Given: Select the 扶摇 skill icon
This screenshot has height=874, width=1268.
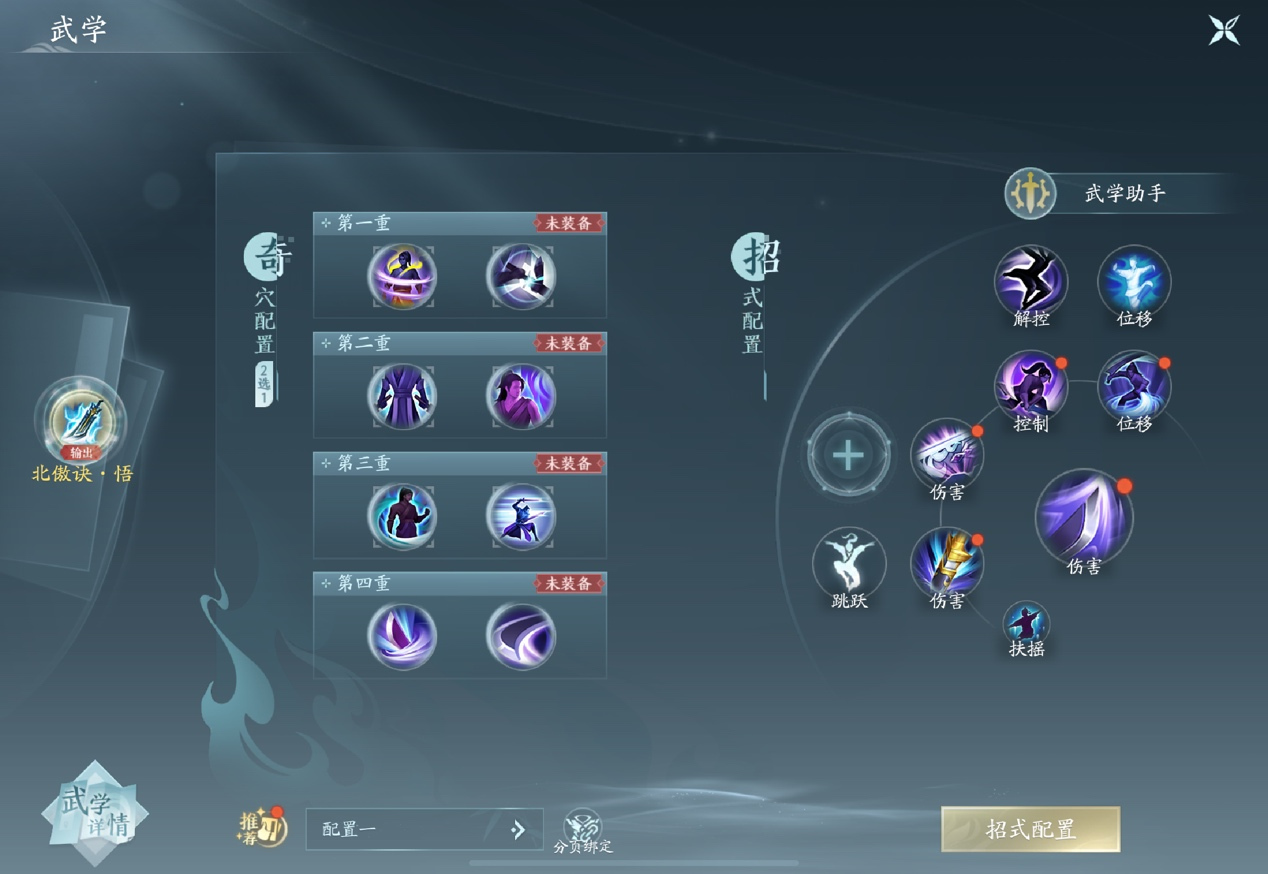Looking at the screenshot, I should tap(1026, 624).
